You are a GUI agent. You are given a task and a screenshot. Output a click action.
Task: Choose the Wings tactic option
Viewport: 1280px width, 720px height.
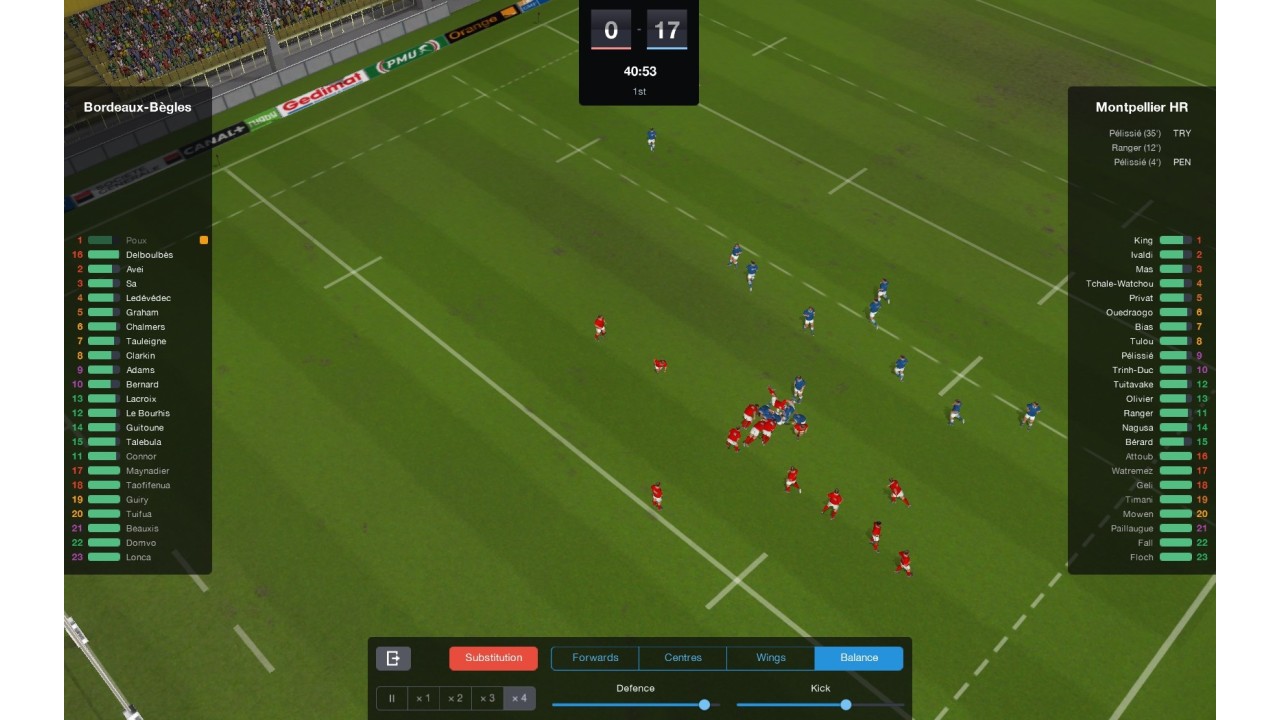[771, 658]
